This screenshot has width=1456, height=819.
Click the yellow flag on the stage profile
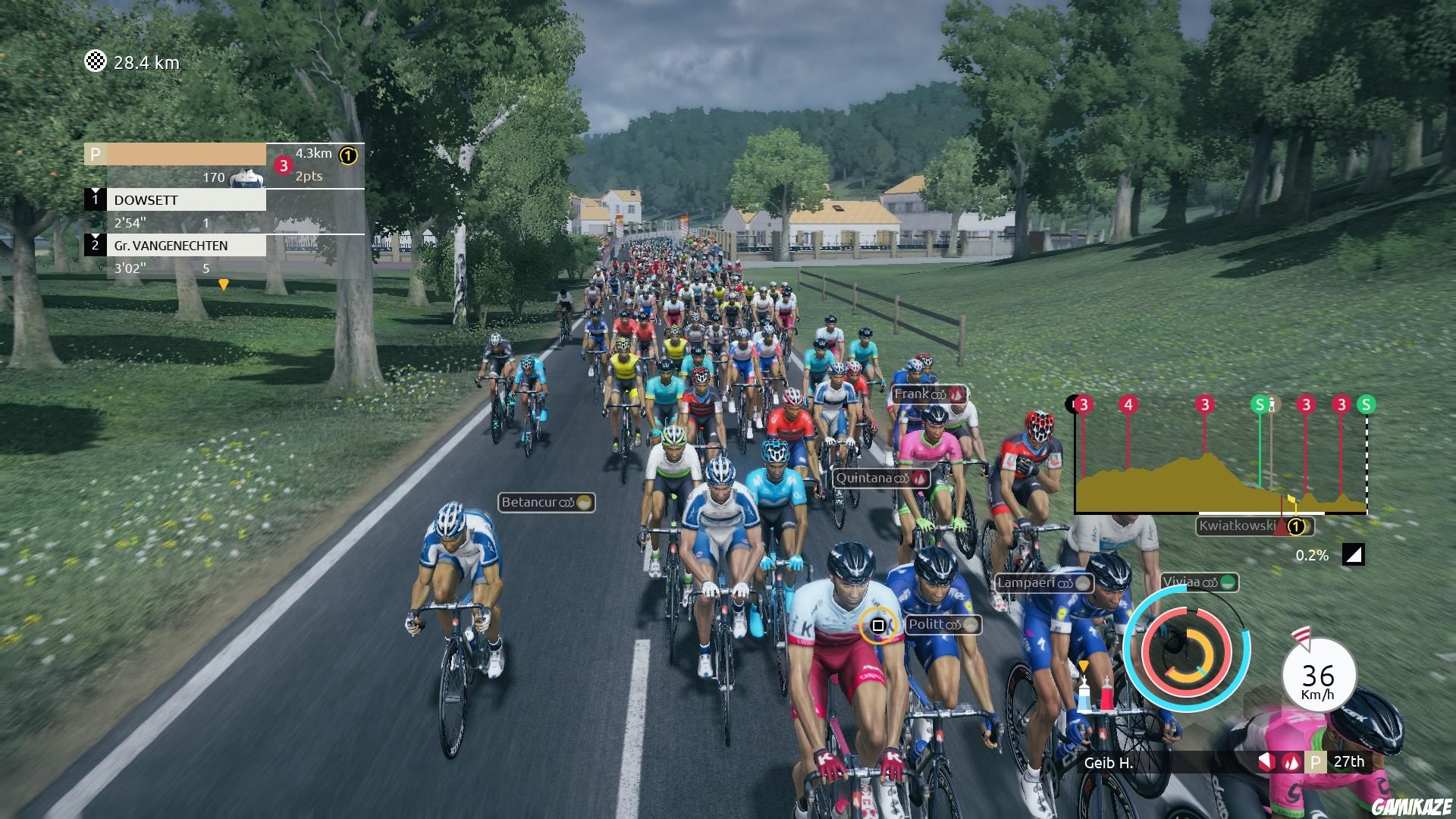(x=1291, y=499)
